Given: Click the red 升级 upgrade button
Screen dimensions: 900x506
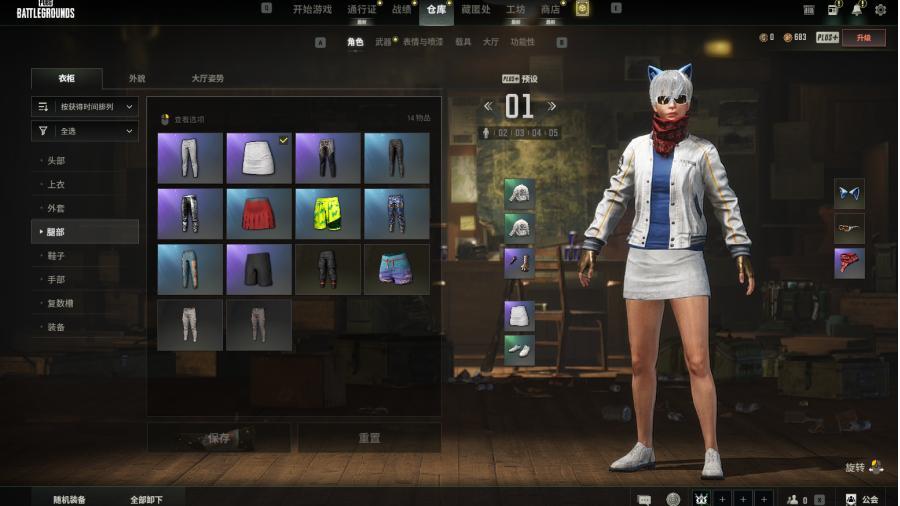Looking at the screenshot, I should [x=863, y=38].
